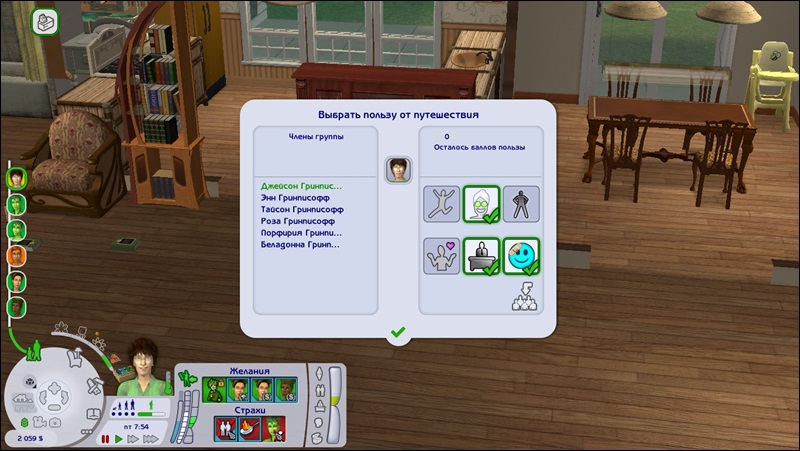Resume normal speed with the green play button
800x451 pixels.
click(119, 438)
